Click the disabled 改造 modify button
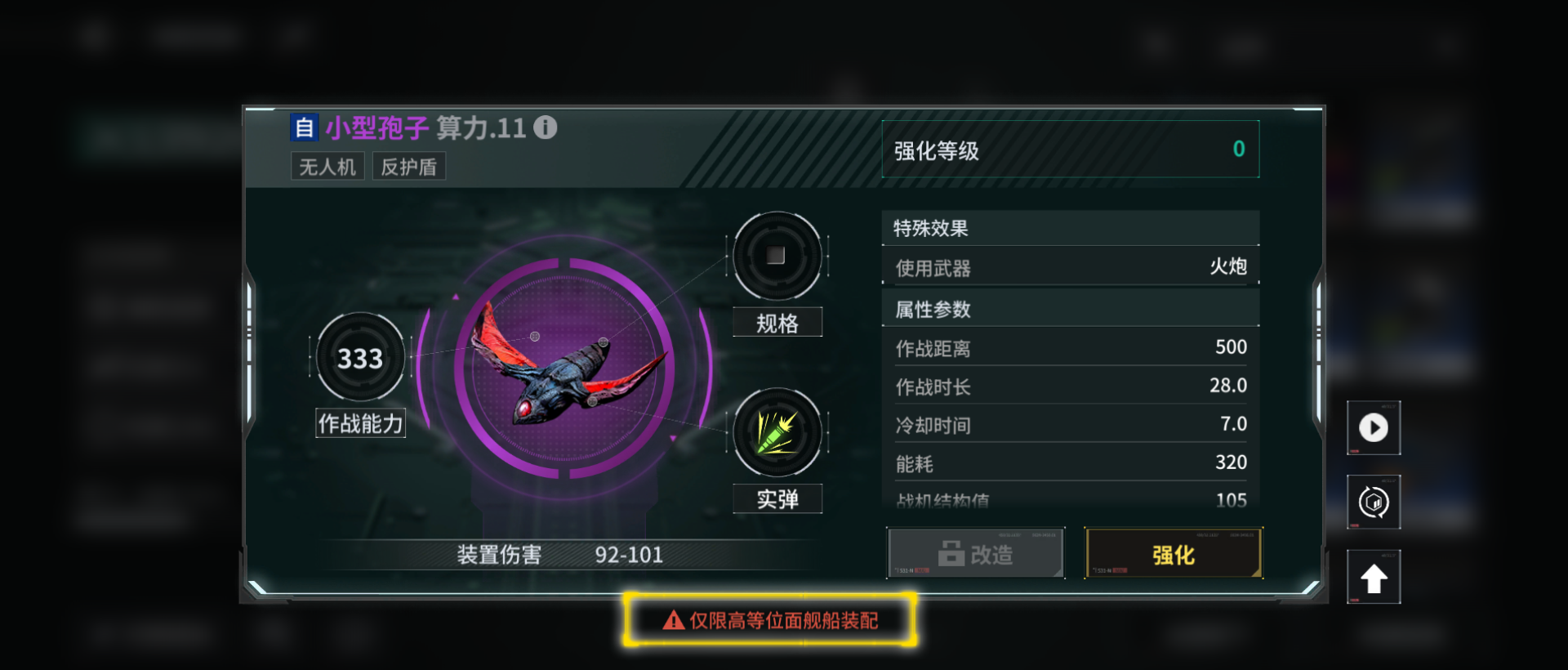The width and height of the screenshot is (1568, 670). click(x=975, y=553)
